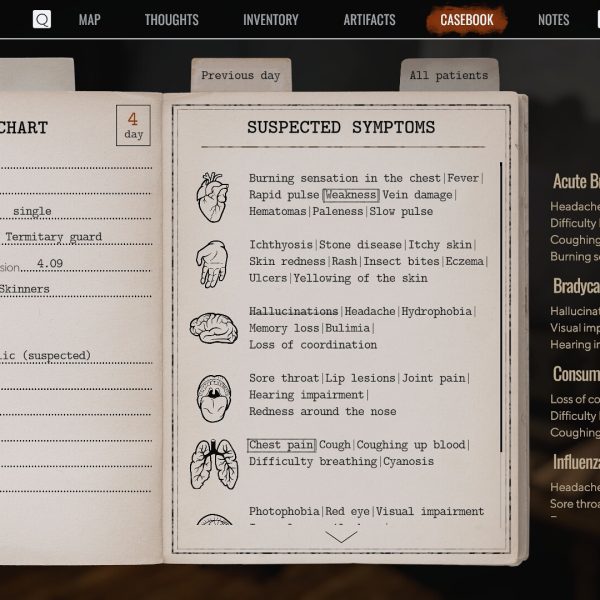The image size is (600, 600).
Task: Select the Casebook tab
Action: pos(467,20)
